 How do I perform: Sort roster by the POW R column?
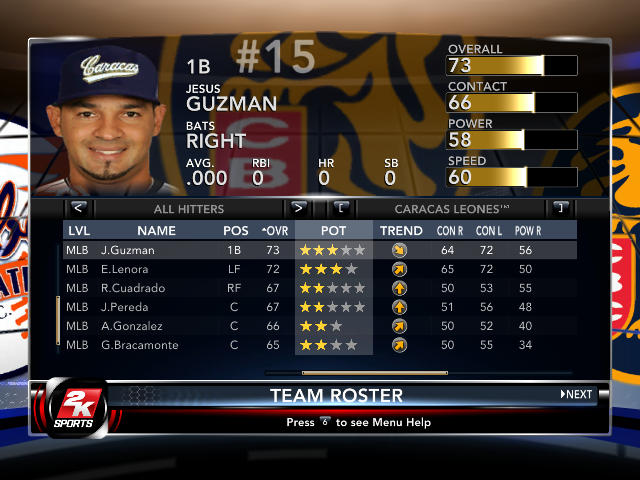pos(528,231)
